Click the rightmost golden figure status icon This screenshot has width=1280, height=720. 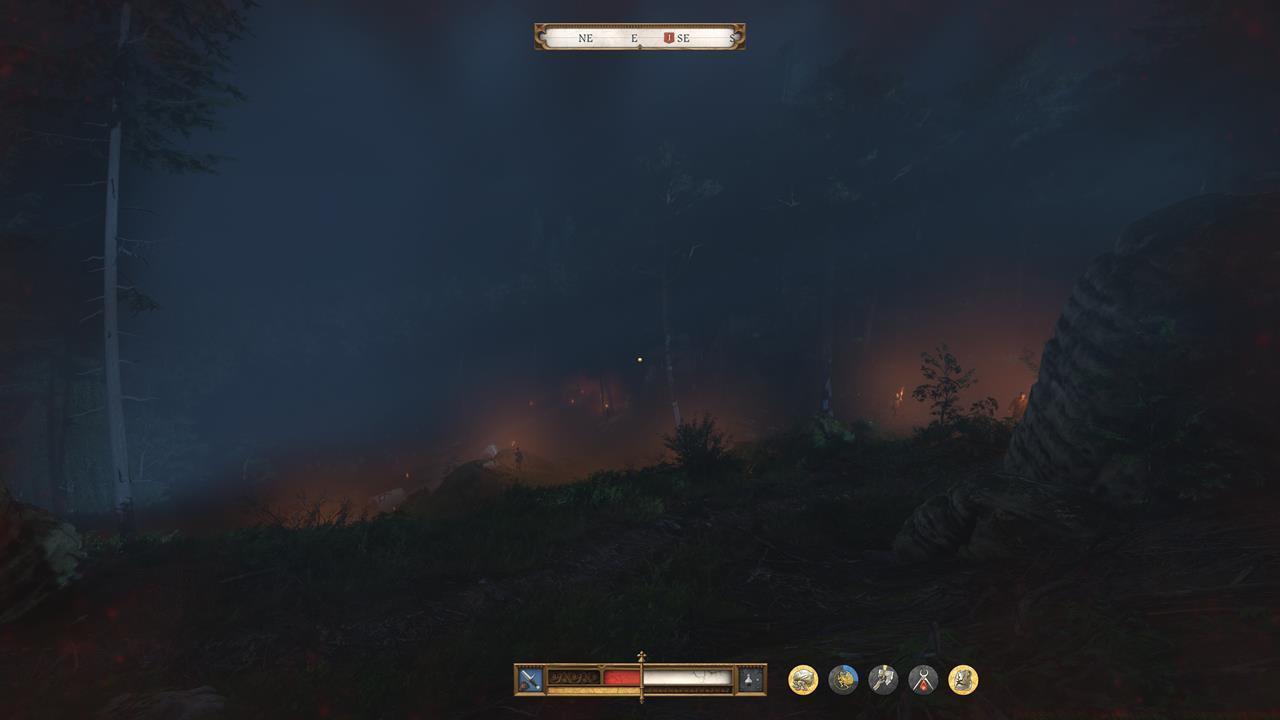pos(961,677)
